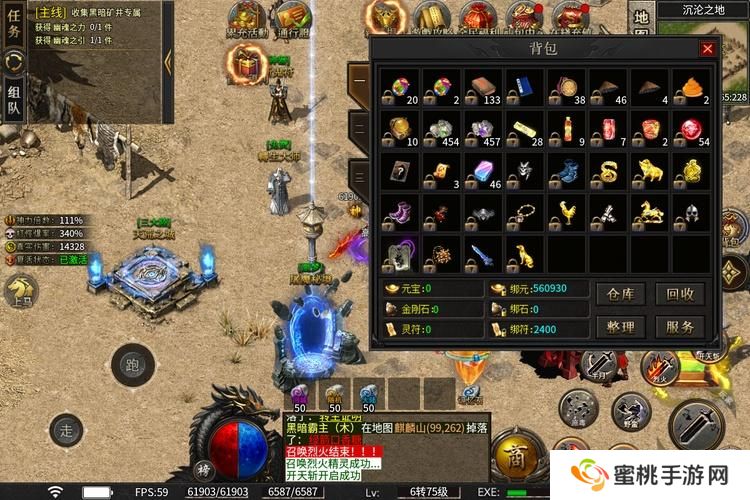750x500 pixels.
Task: Select the poop-shaped item with count 2
Action: [690, 88]
